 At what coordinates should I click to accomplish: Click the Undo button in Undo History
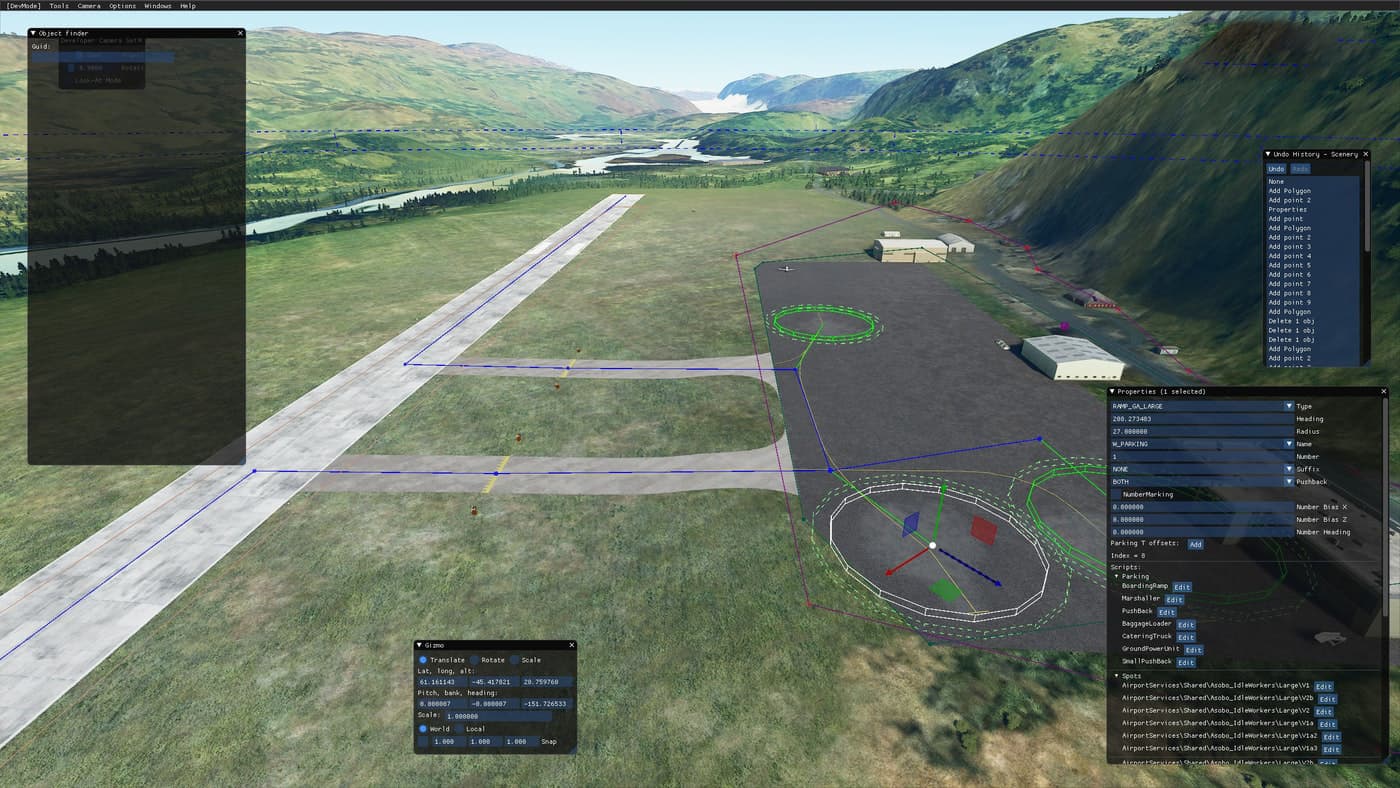tap(1277, 169)
